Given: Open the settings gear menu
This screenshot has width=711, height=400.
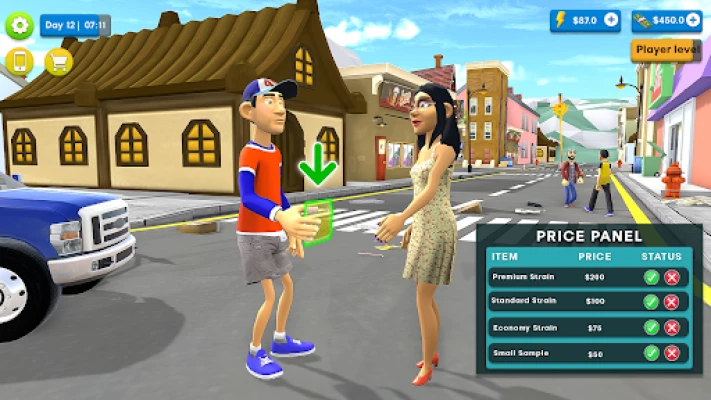Looking at the screenshot, I should pos(20,25).
